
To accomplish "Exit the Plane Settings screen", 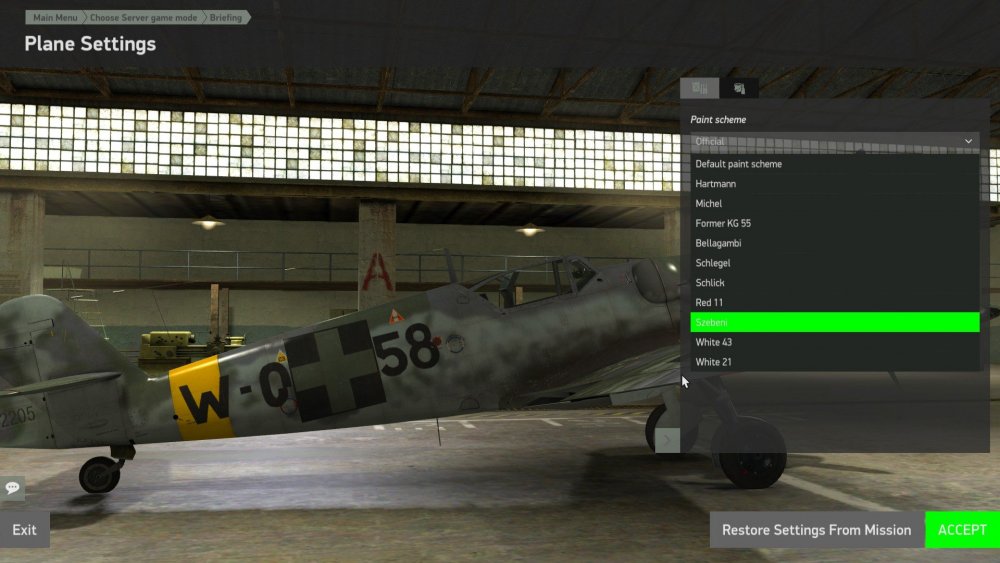I will click(25, 530).
